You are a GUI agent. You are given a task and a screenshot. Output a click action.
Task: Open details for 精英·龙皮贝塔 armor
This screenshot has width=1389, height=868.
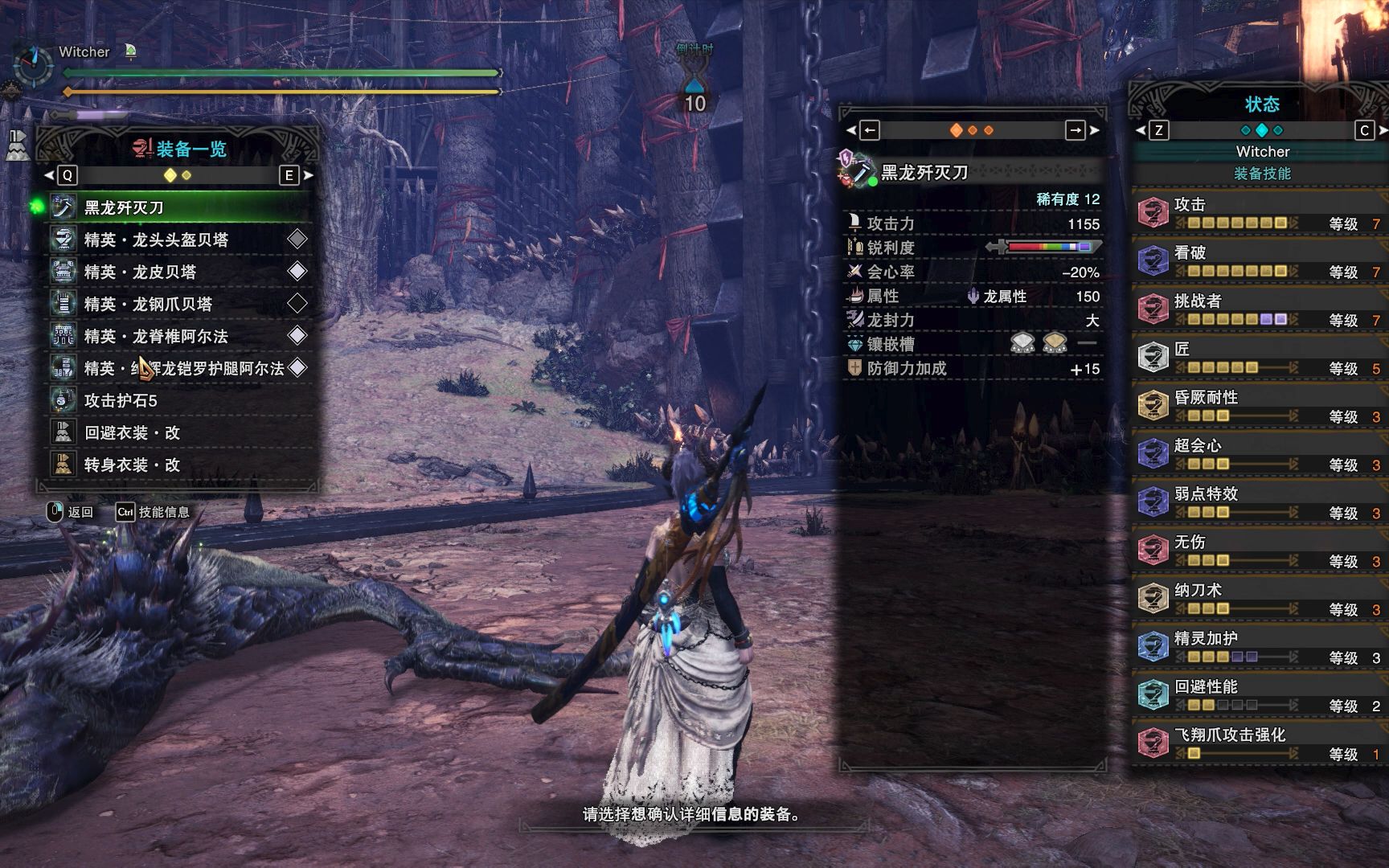[178, 272]
